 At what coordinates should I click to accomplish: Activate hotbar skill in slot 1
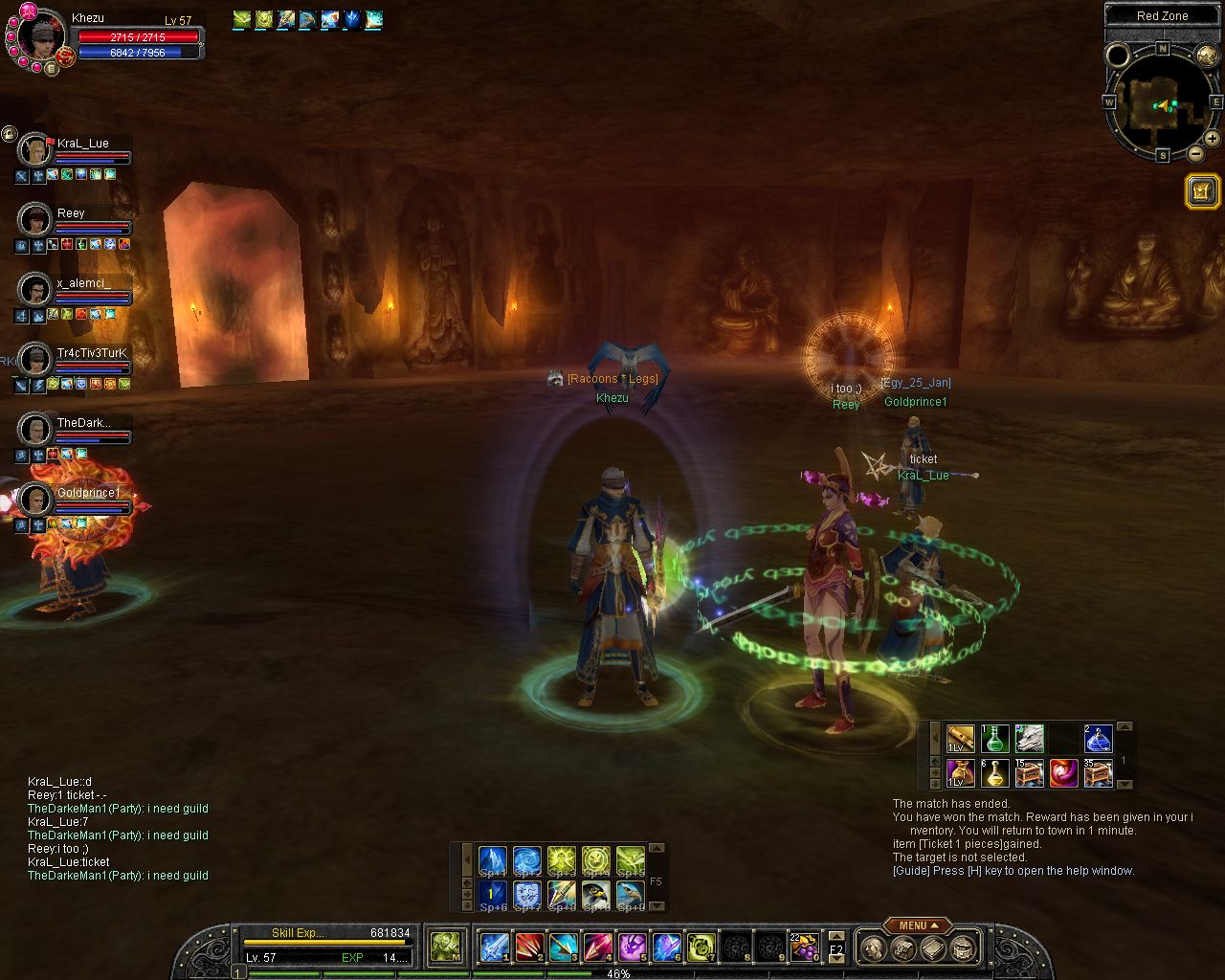pos(494,947)
